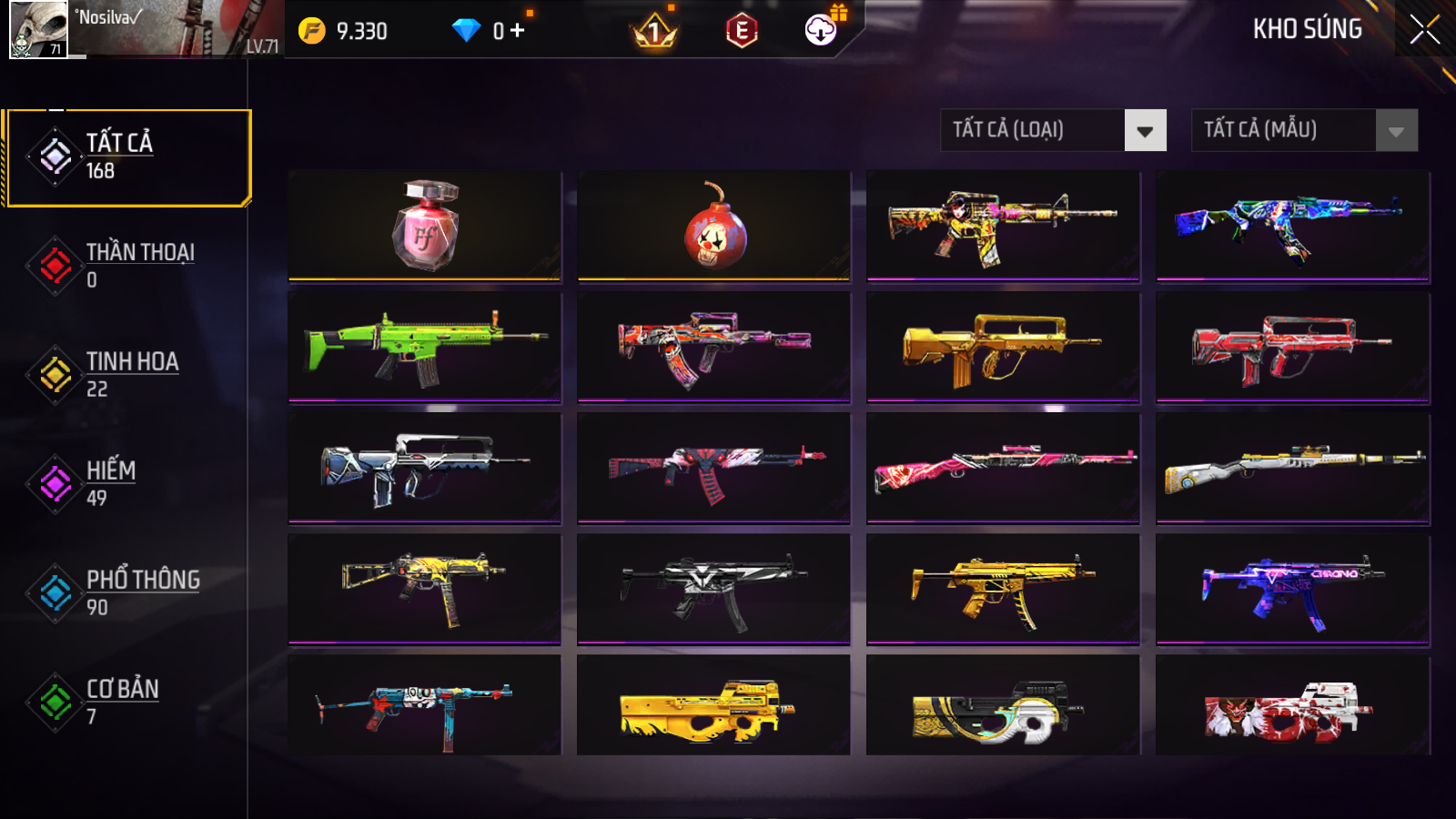Open the Tinh Hoa rarity tab
This screenshot has width=1456, height=819.
[x=127, y=375]
